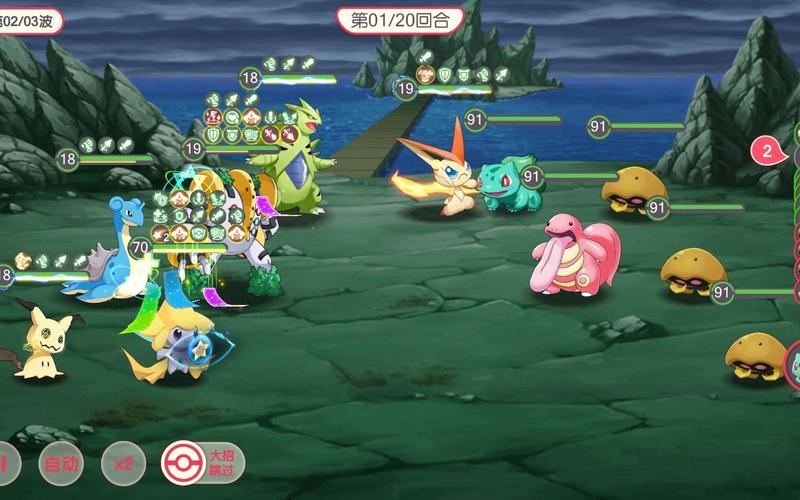The width and height of the screenshot is (800, 500).
Task: Click the partially visible pause button
Action: point(5,464)
